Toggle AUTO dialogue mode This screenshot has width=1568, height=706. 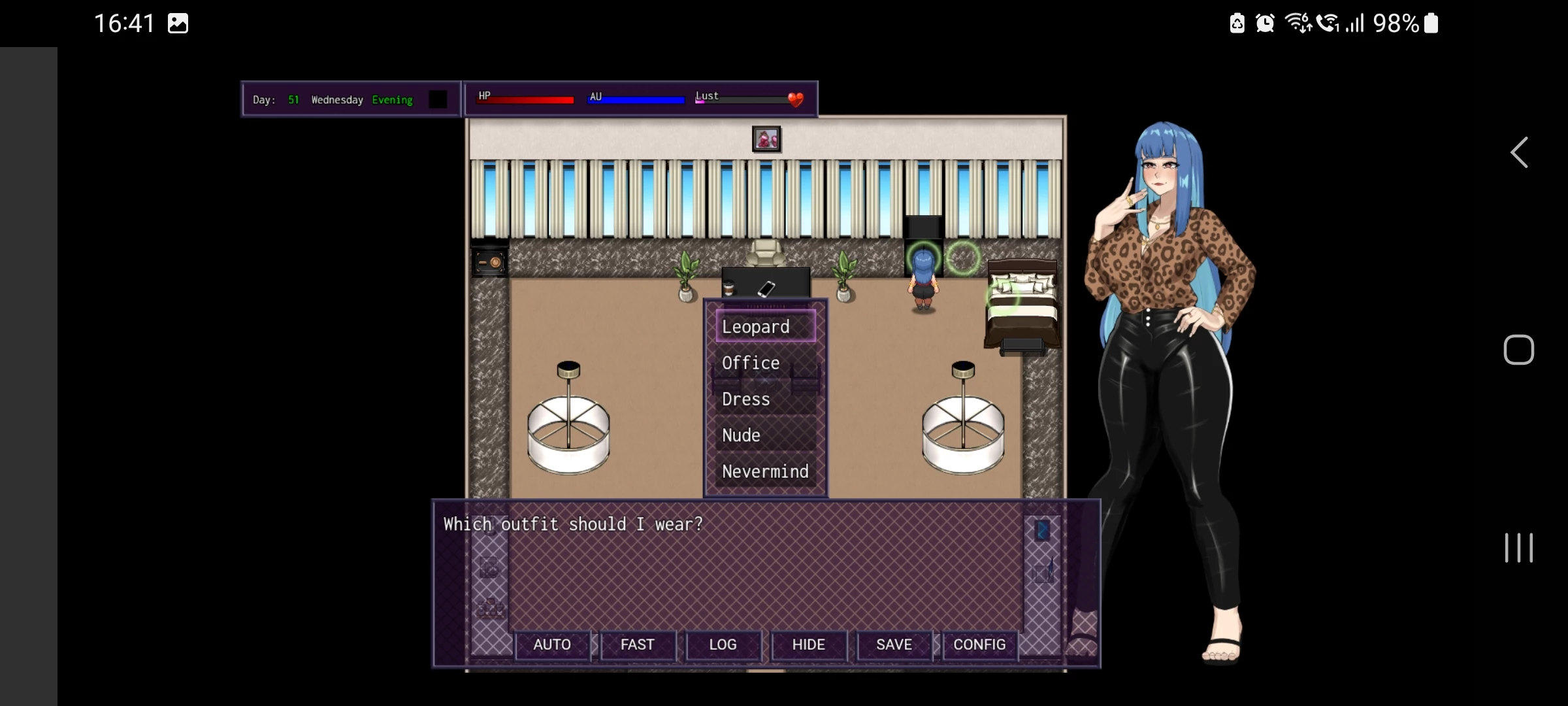pos(552,645)
